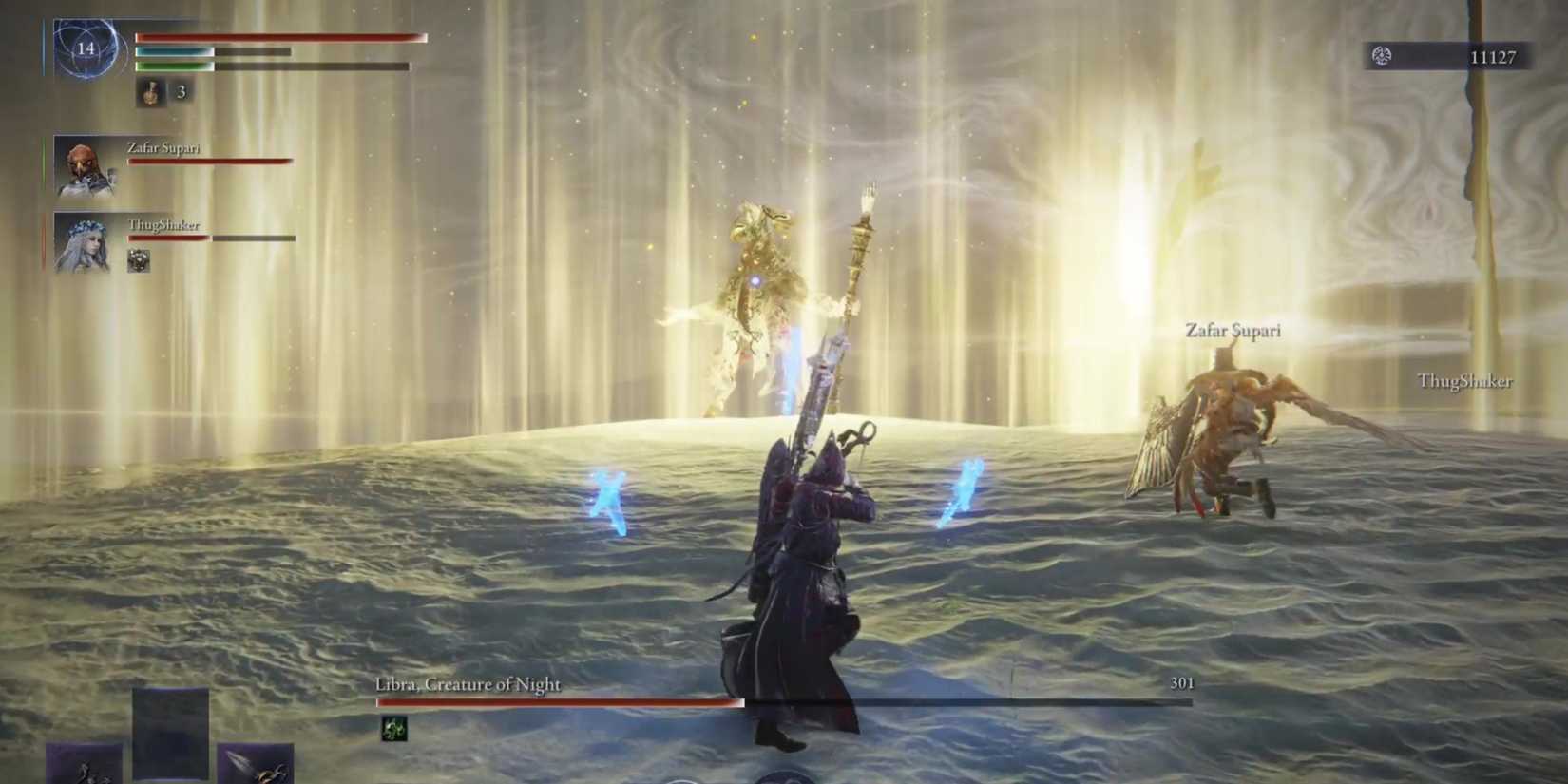Click the floating ThugShaker name tag
Screen dimensions: 1568x784
(1463, 382)
